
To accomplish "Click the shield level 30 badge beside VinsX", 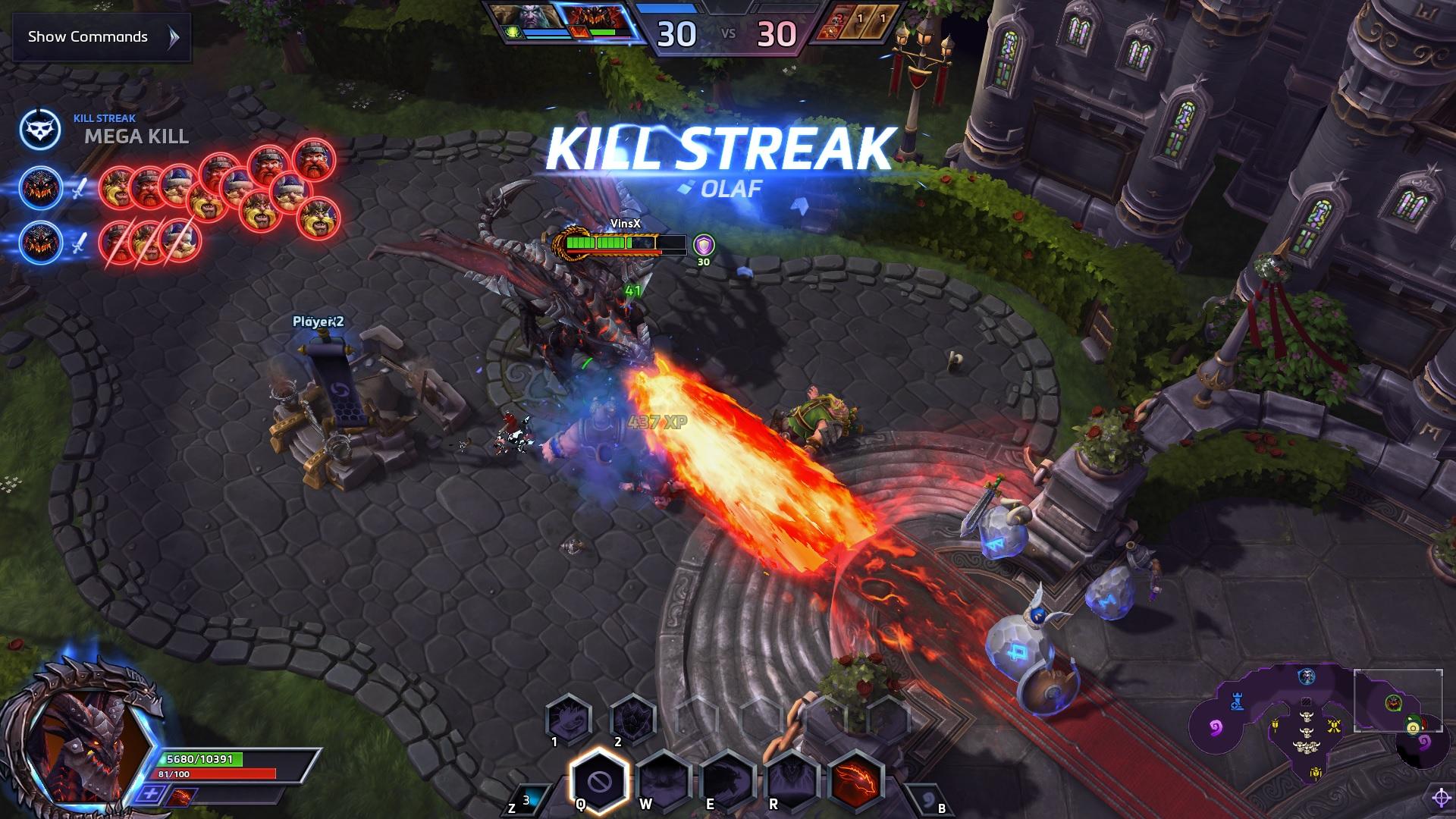I will (704, 245).
